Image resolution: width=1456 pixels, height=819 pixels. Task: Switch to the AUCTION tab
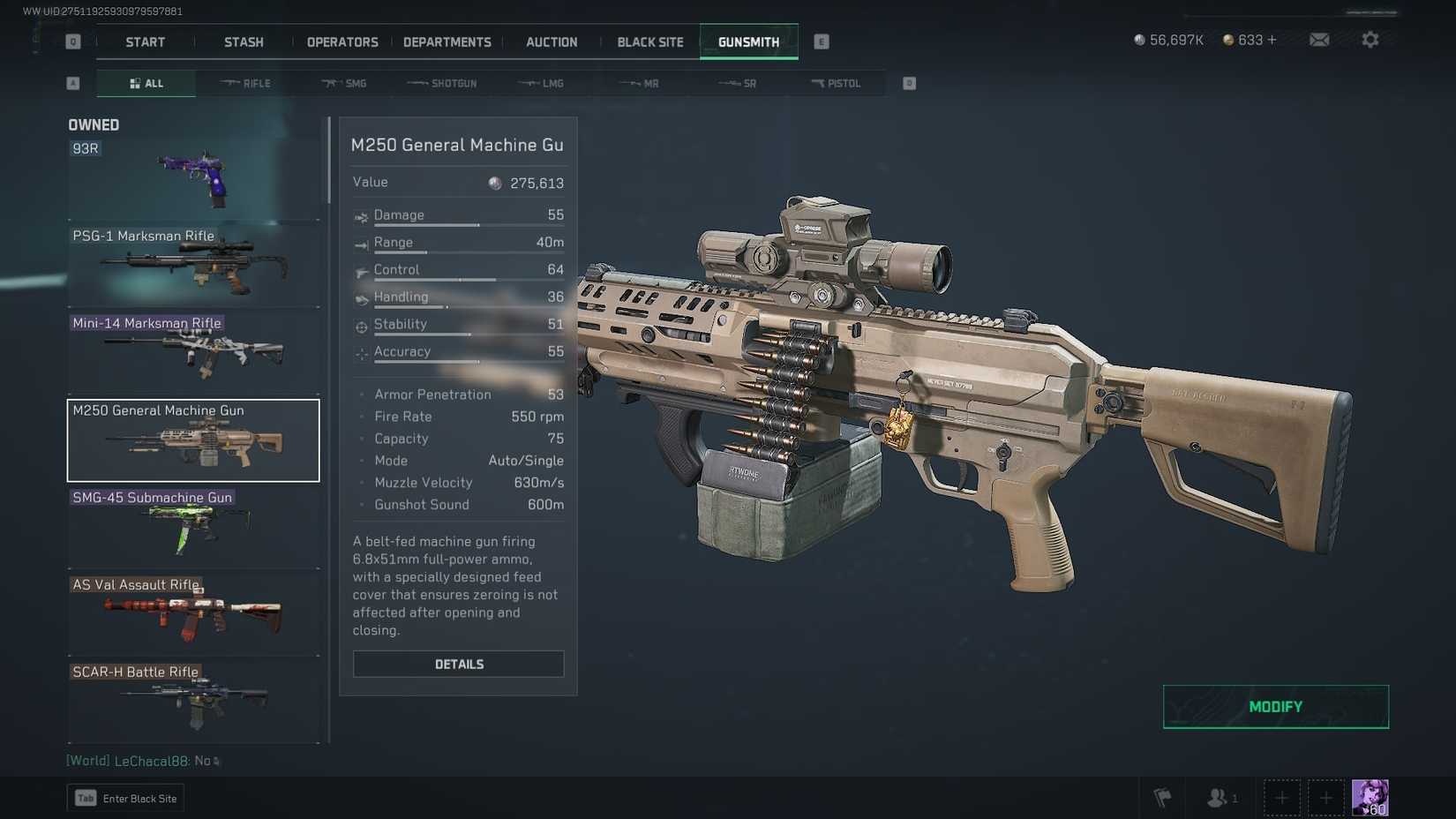pos(551,41)
